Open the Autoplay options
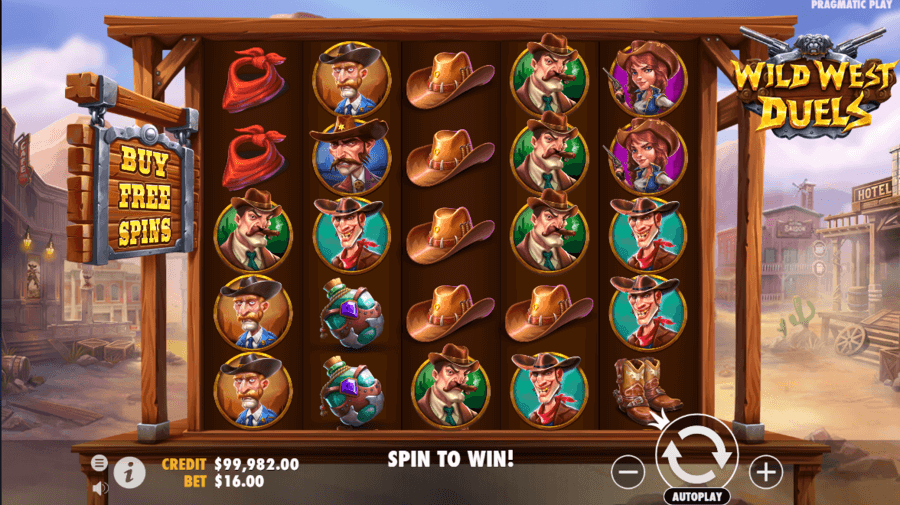This screenshot has height=505, width=900. (x=696, y=496)
